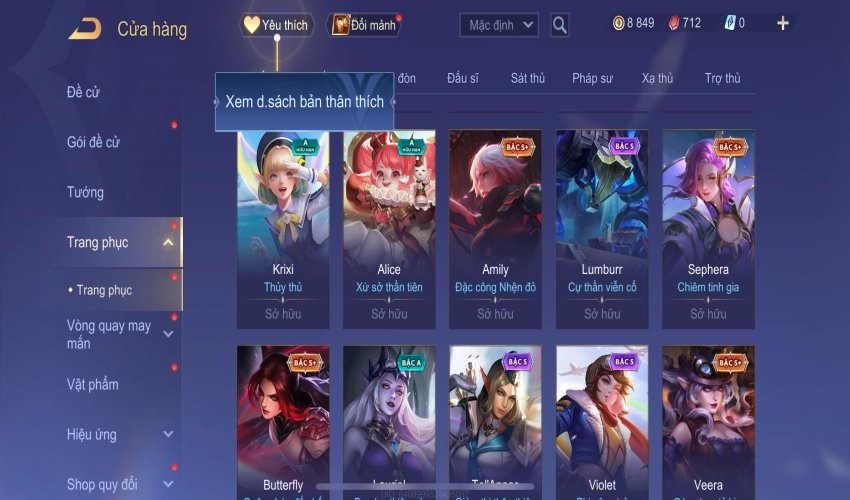Open the Tướng heroes section

(x=85, y=192)
